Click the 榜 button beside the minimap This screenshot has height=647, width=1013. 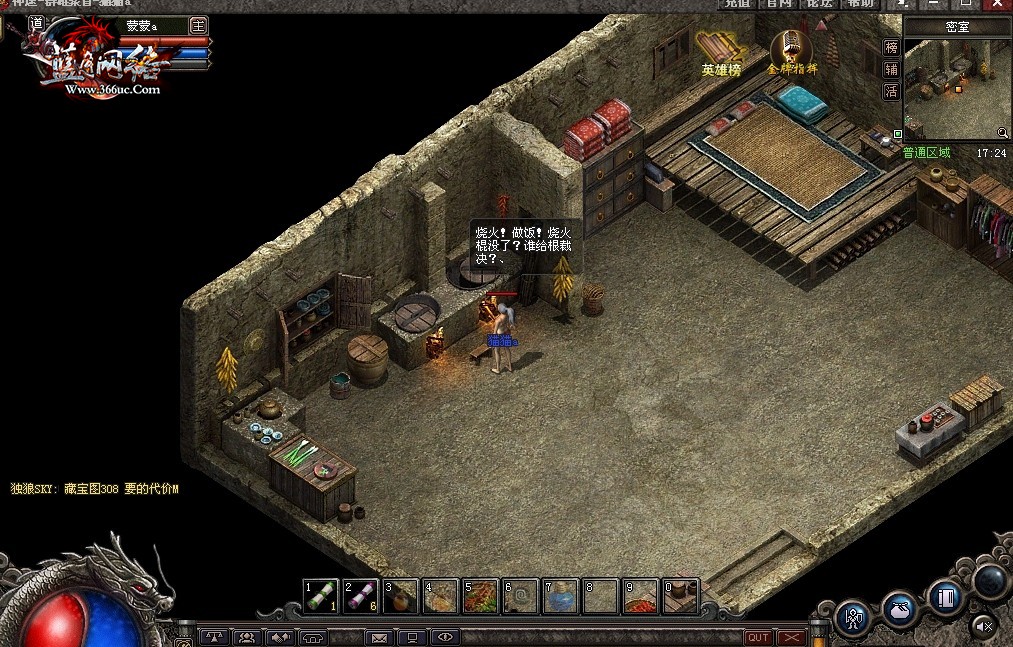(x=891, y=47)
